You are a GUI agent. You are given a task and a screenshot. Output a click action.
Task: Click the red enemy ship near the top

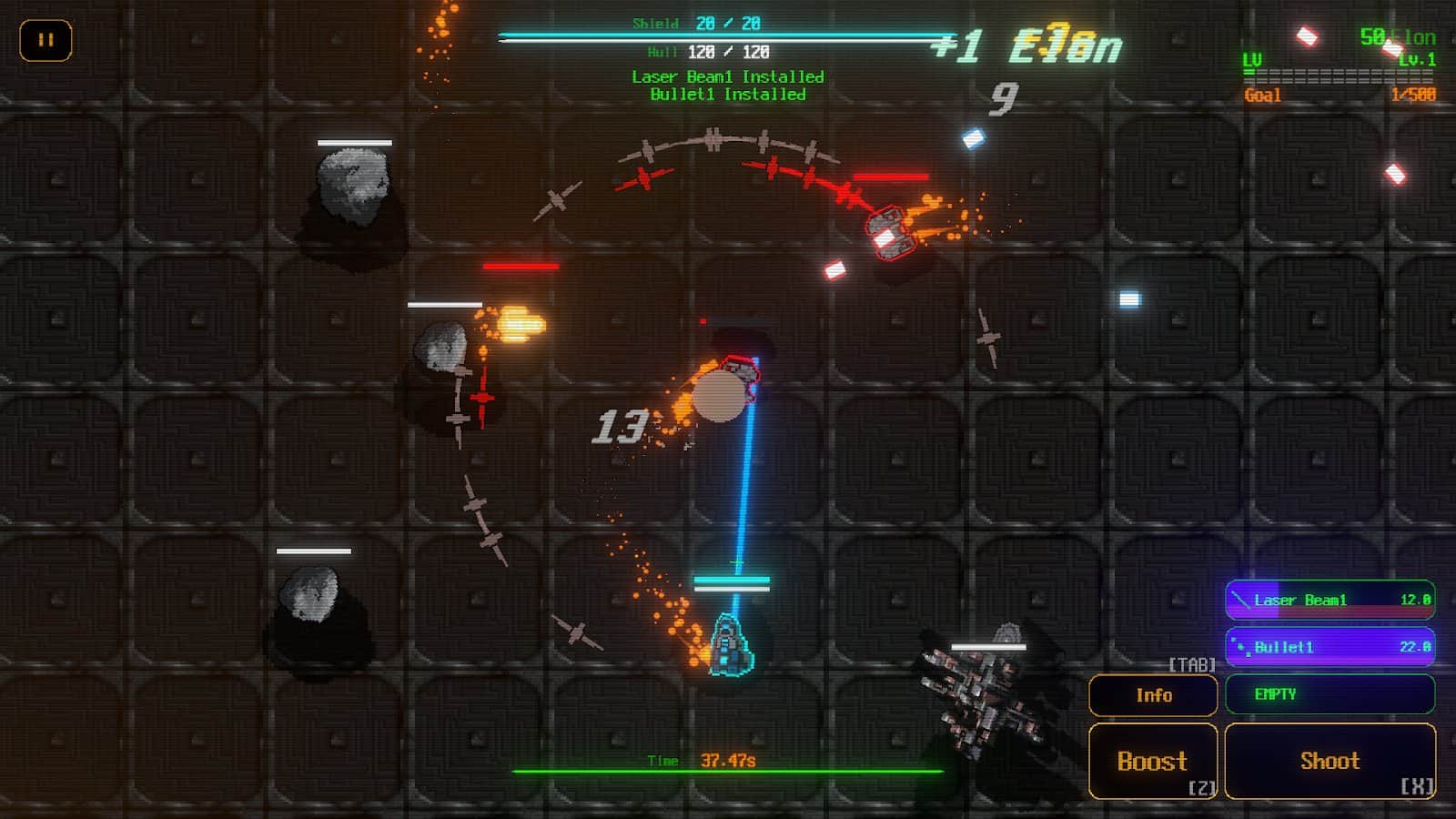pyautogui.click(x=892, y=234)
